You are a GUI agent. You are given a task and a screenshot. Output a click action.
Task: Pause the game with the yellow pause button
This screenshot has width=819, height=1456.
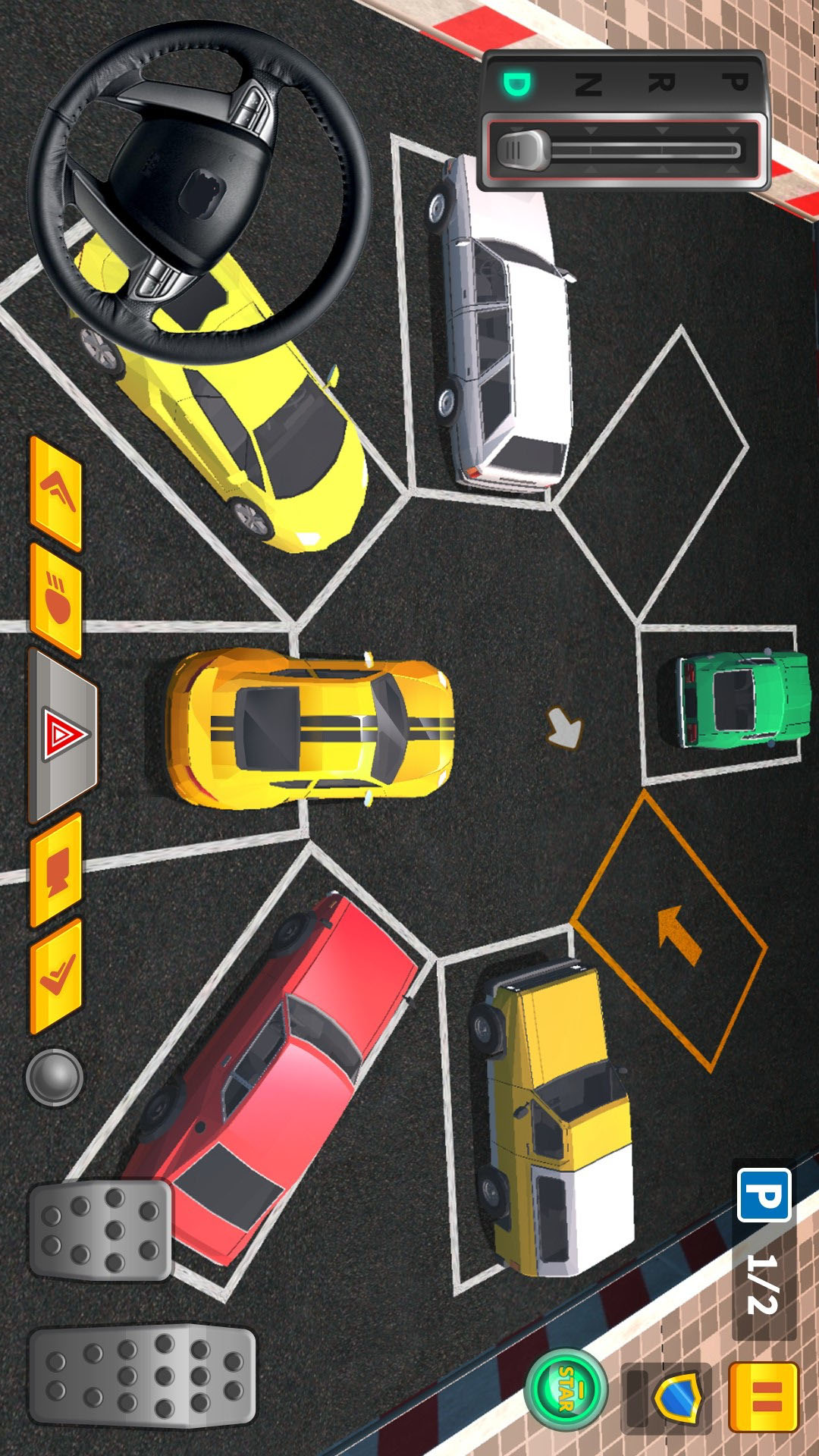pyautogui.click(x=764, y=1398)
